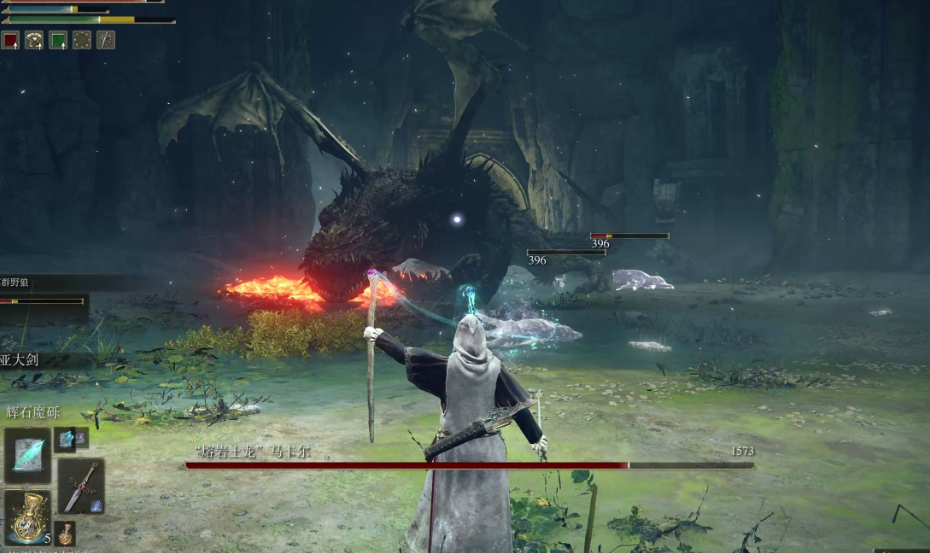Select the Glintstone Pebble spell slot
This screenshot has width=930, height=553.
[27, 455]
